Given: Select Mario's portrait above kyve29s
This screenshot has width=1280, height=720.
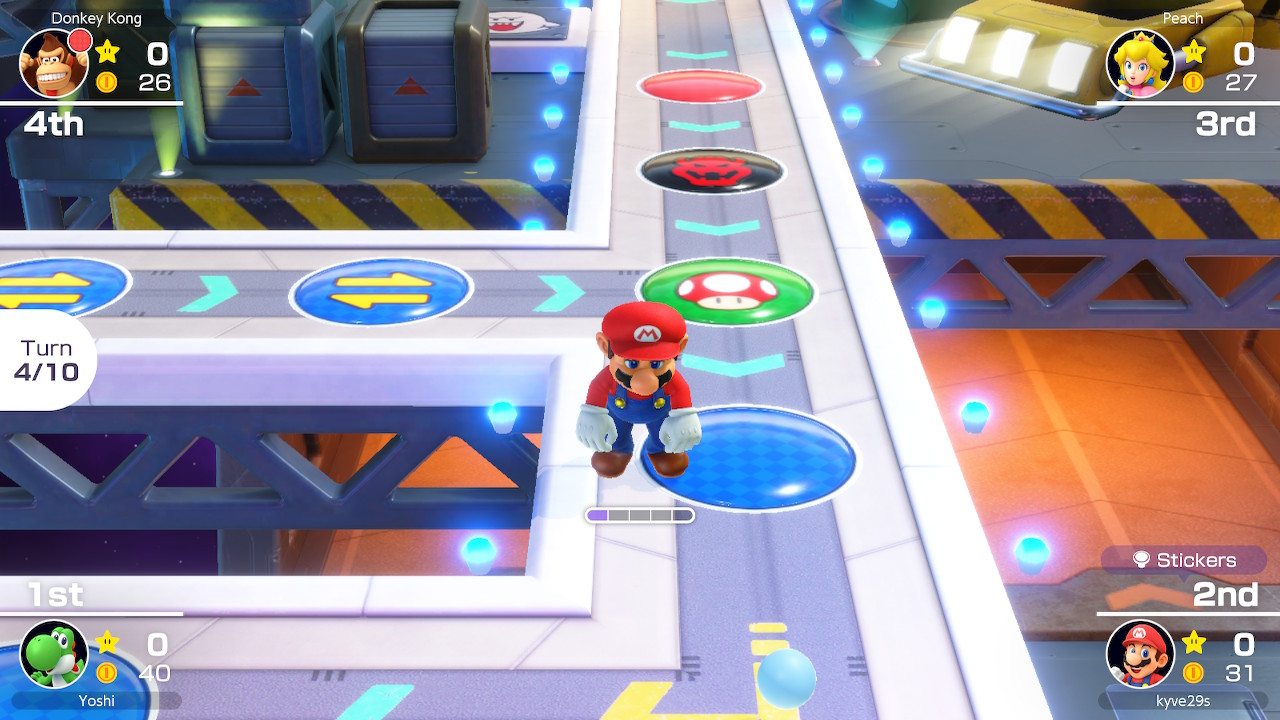Looking at the screenshot, I should (1140, 654).
